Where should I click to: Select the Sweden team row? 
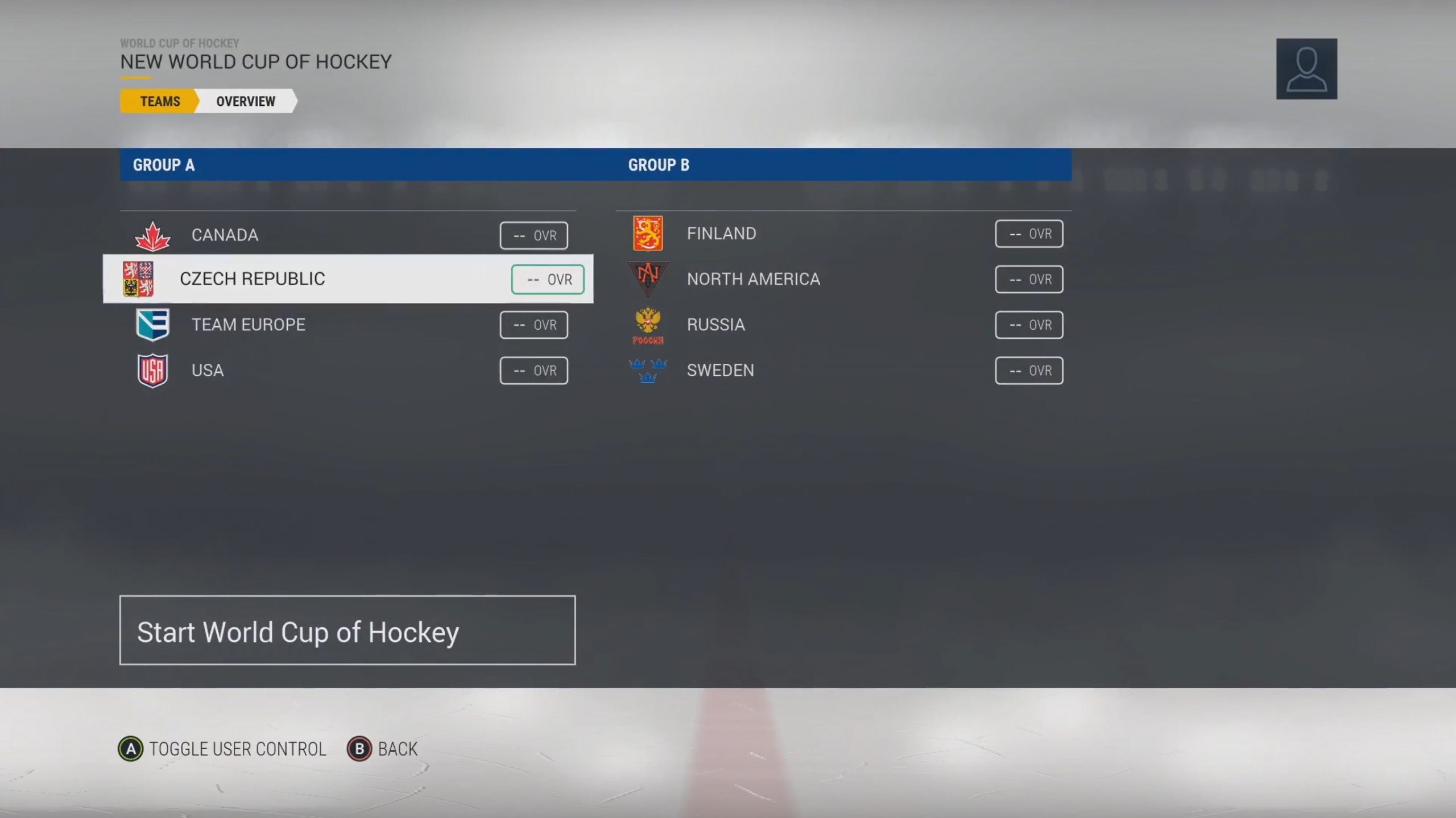(x=842, y=370)
